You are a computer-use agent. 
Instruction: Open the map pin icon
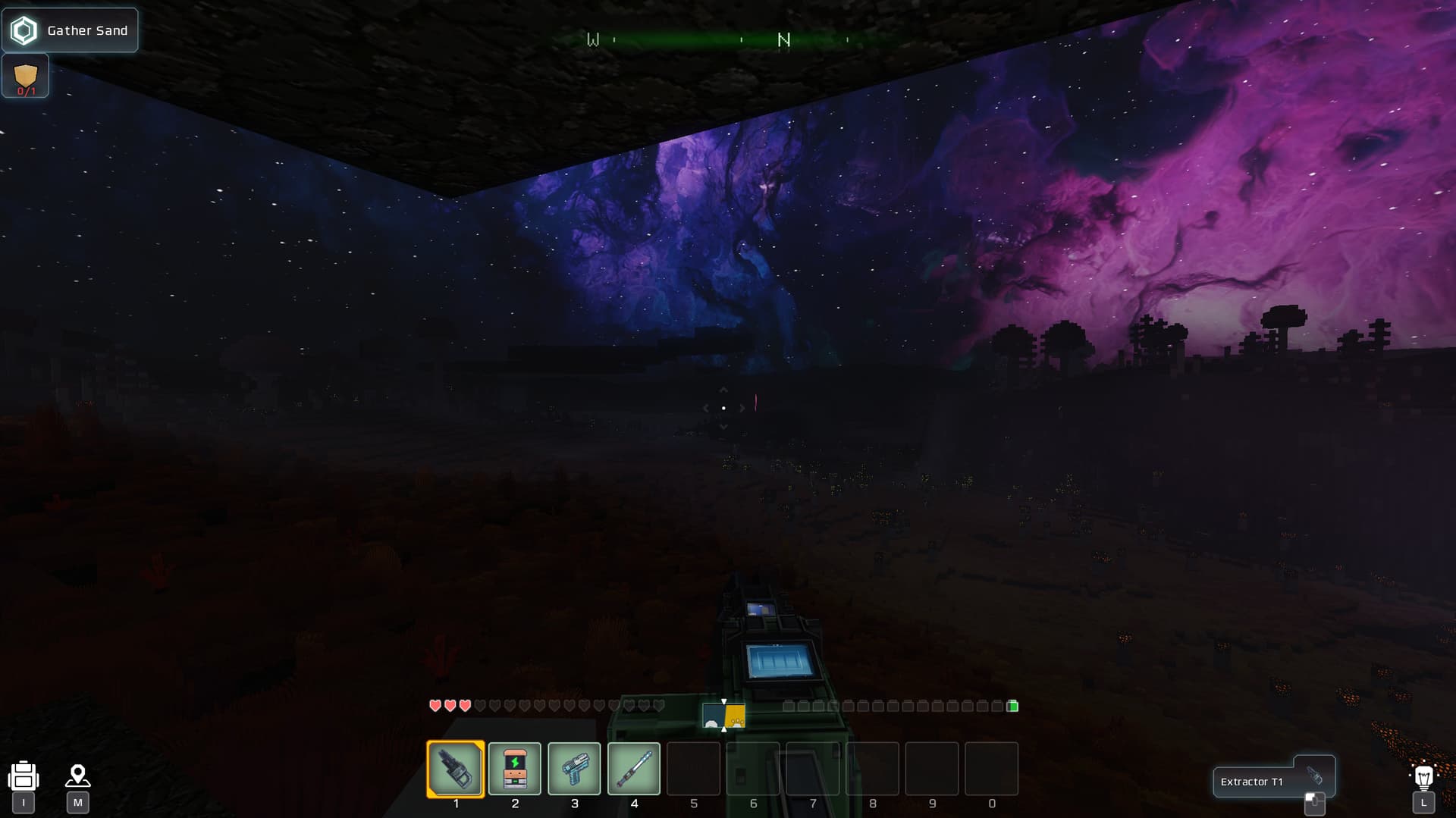pos(77,776)
